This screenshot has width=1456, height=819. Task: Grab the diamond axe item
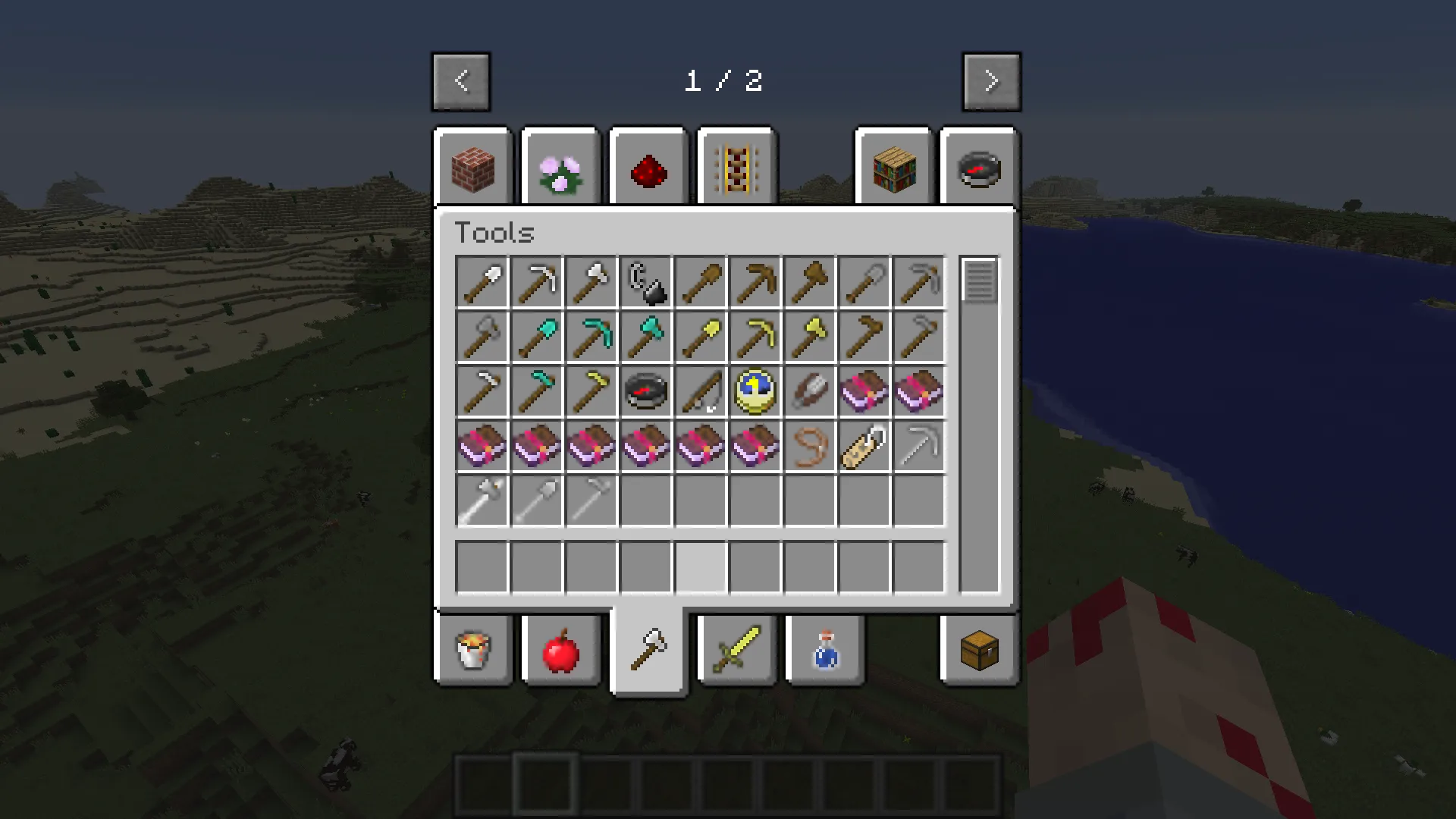(x=646, y=336)
